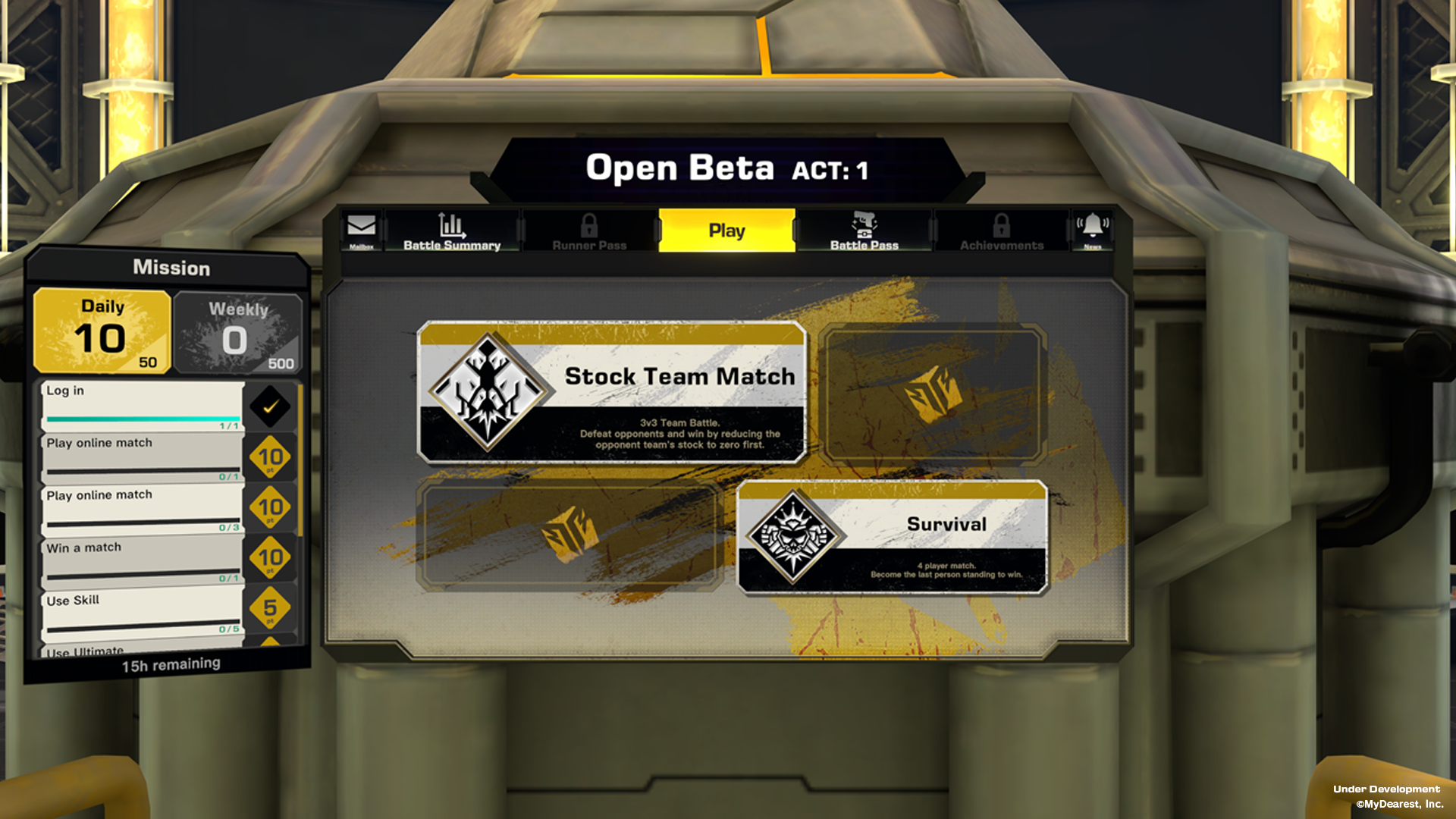Switch to the Play tab
This screenshot has width=1456, height=819.
click(726, 229)
